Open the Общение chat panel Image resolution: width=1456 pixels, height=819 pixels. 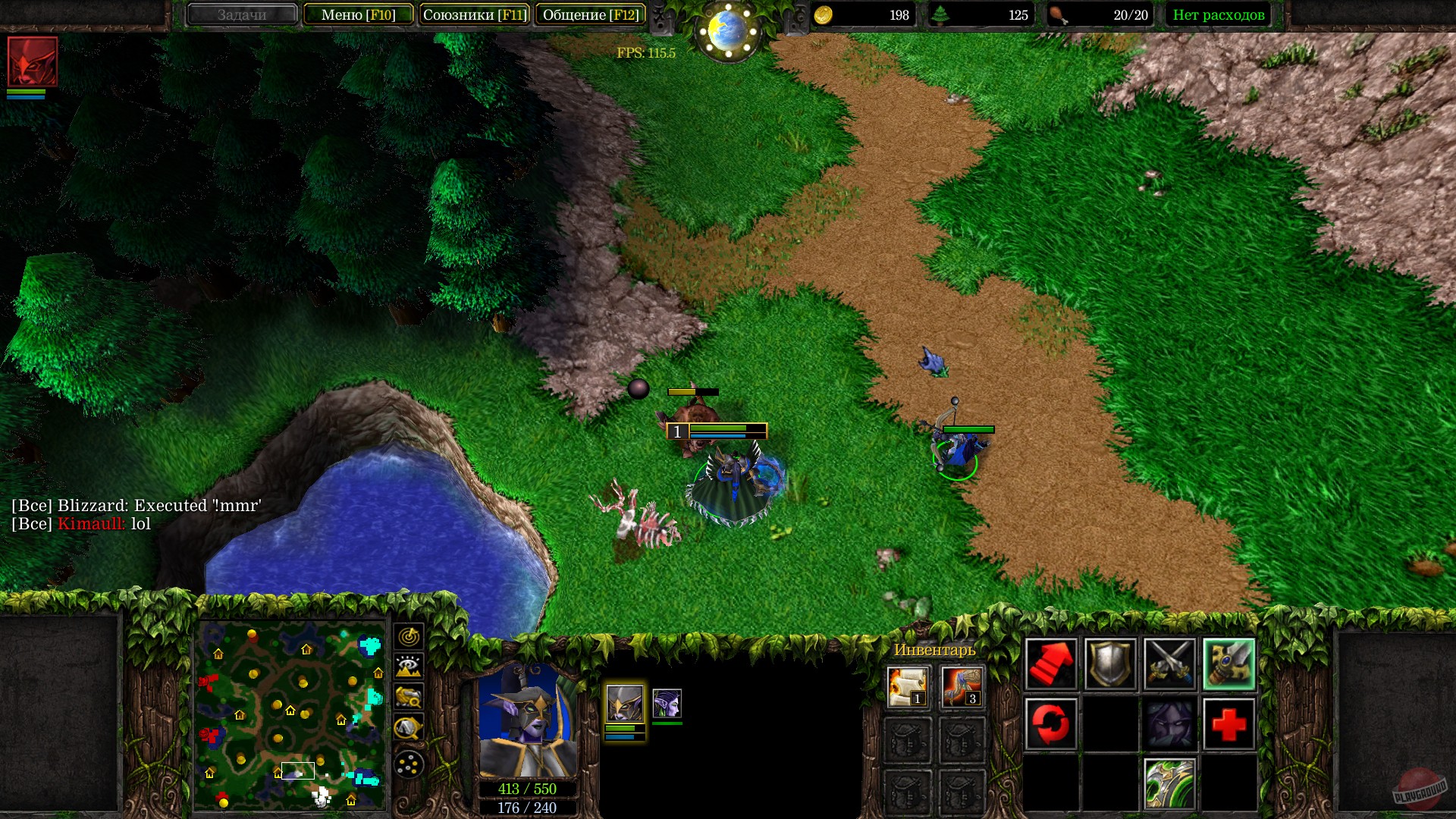591,14
